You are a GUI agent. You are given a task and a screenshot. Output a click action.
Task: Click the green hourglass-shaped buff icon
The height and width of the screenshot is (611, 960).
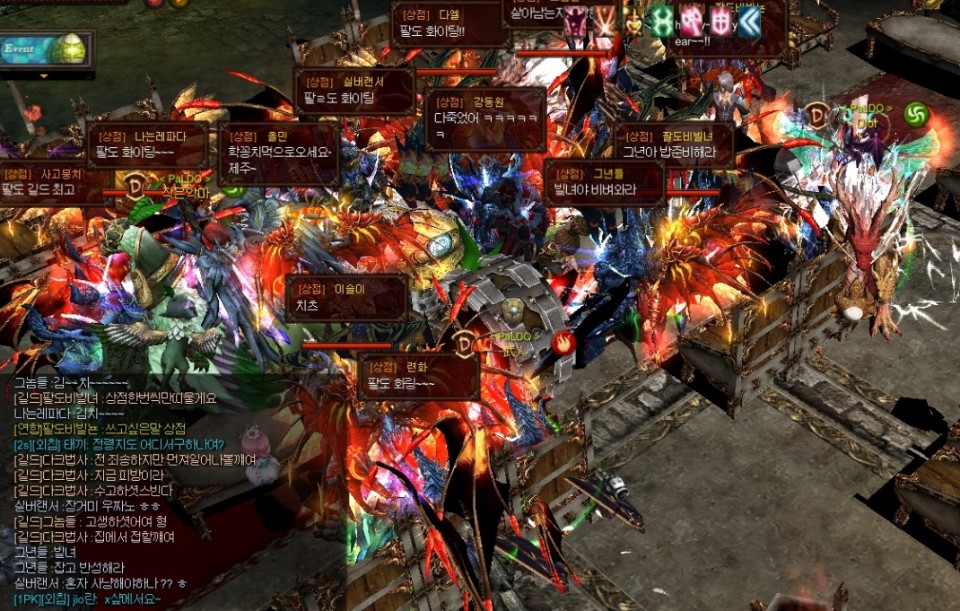tap(662, 20)
